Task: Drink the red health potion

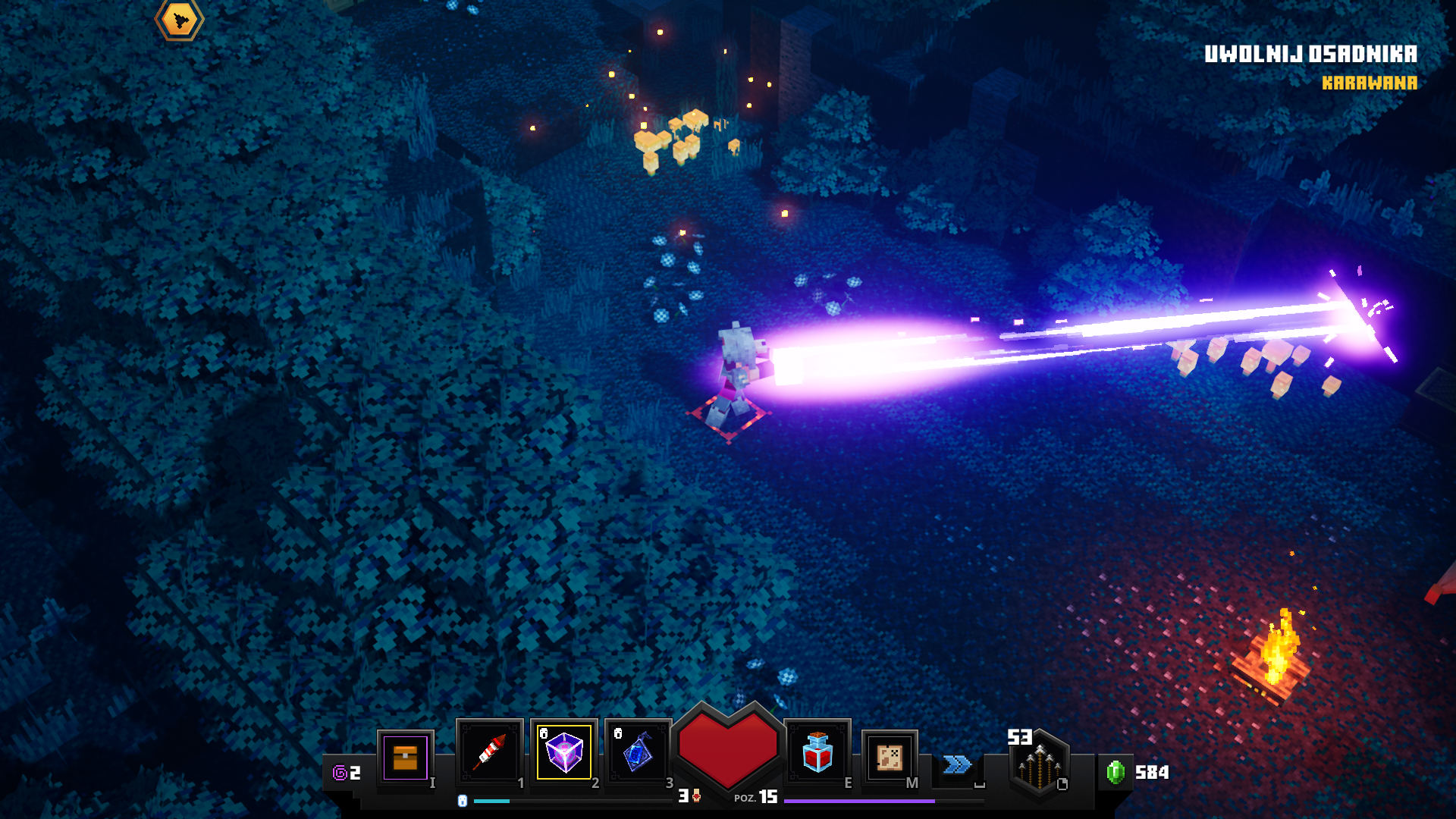Action: click(817, 752)
